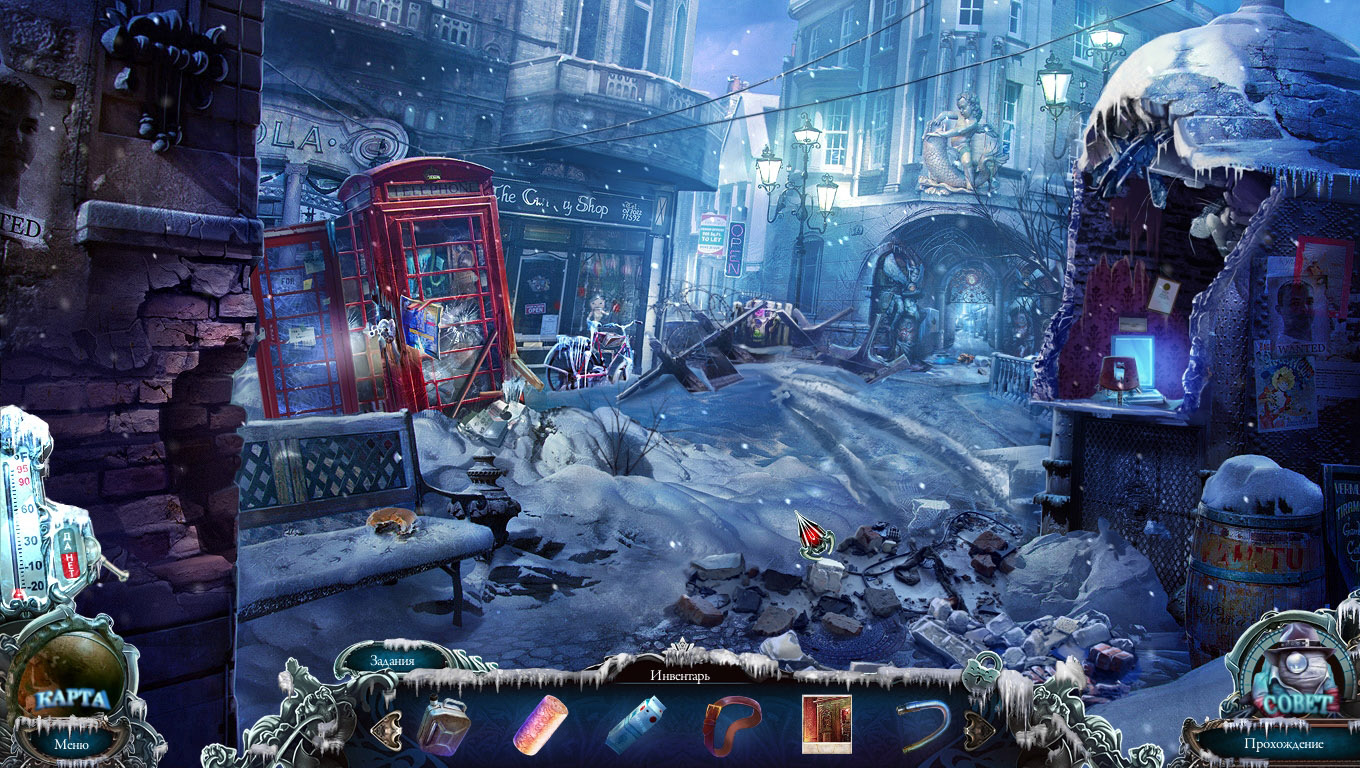Choose the blue box with red dots
Image resolution: width=1360 pixels, height=768 pixels.
(635, 723)
